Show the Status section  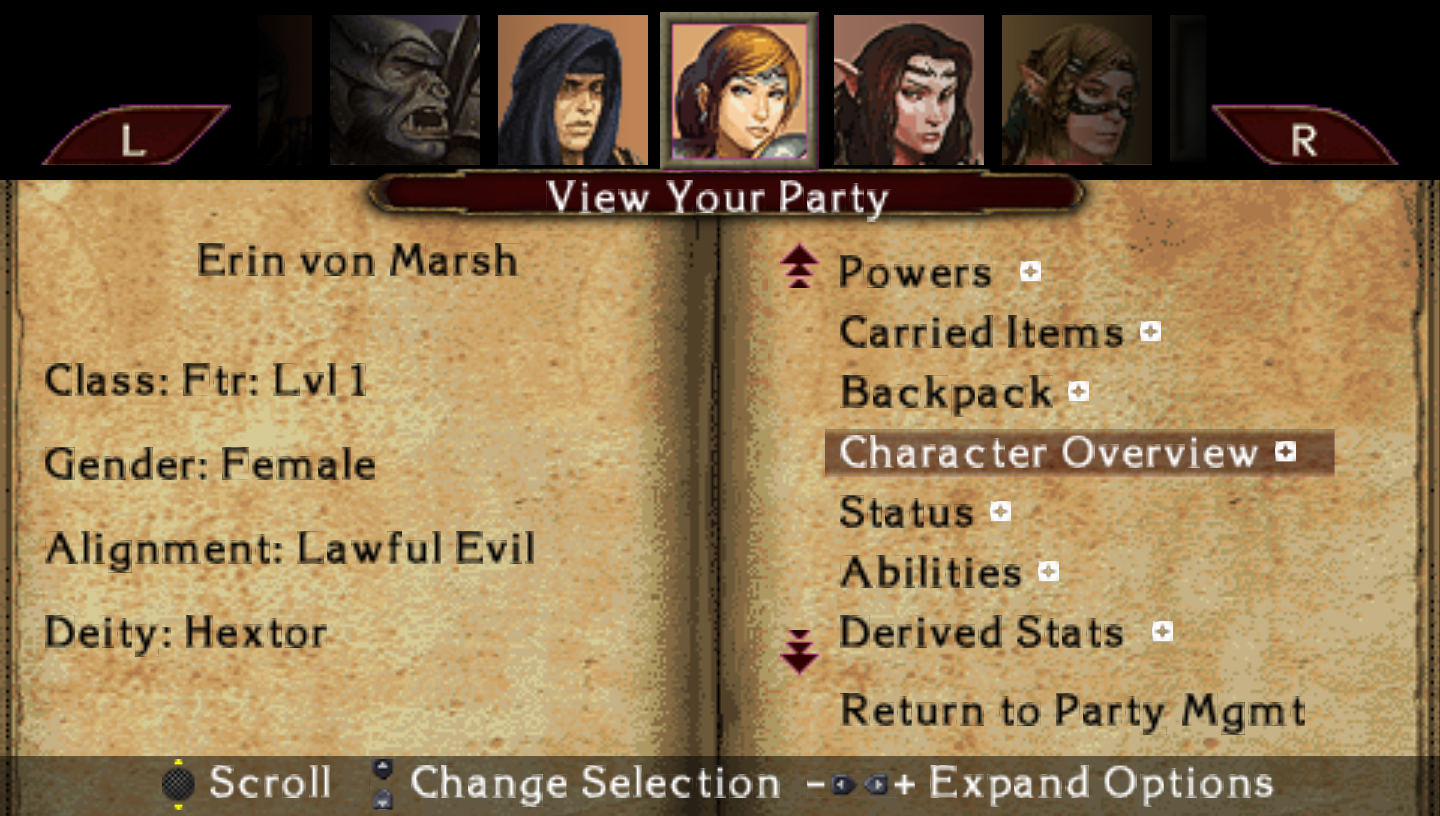(x=906, y=512)
